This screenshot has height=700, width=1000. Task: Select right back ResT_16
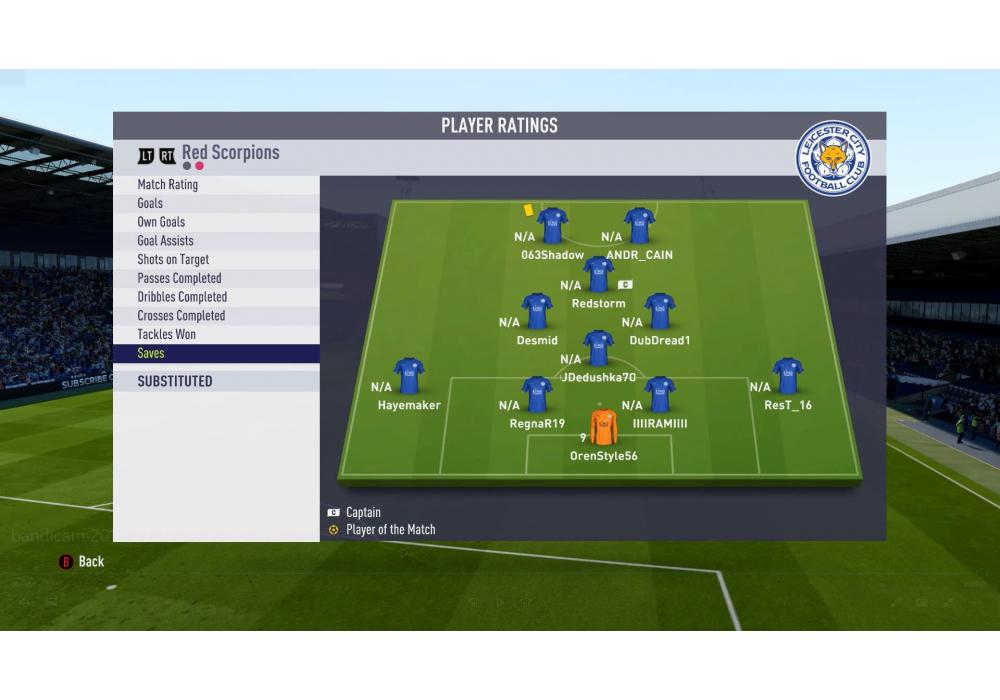pos(788,376)
